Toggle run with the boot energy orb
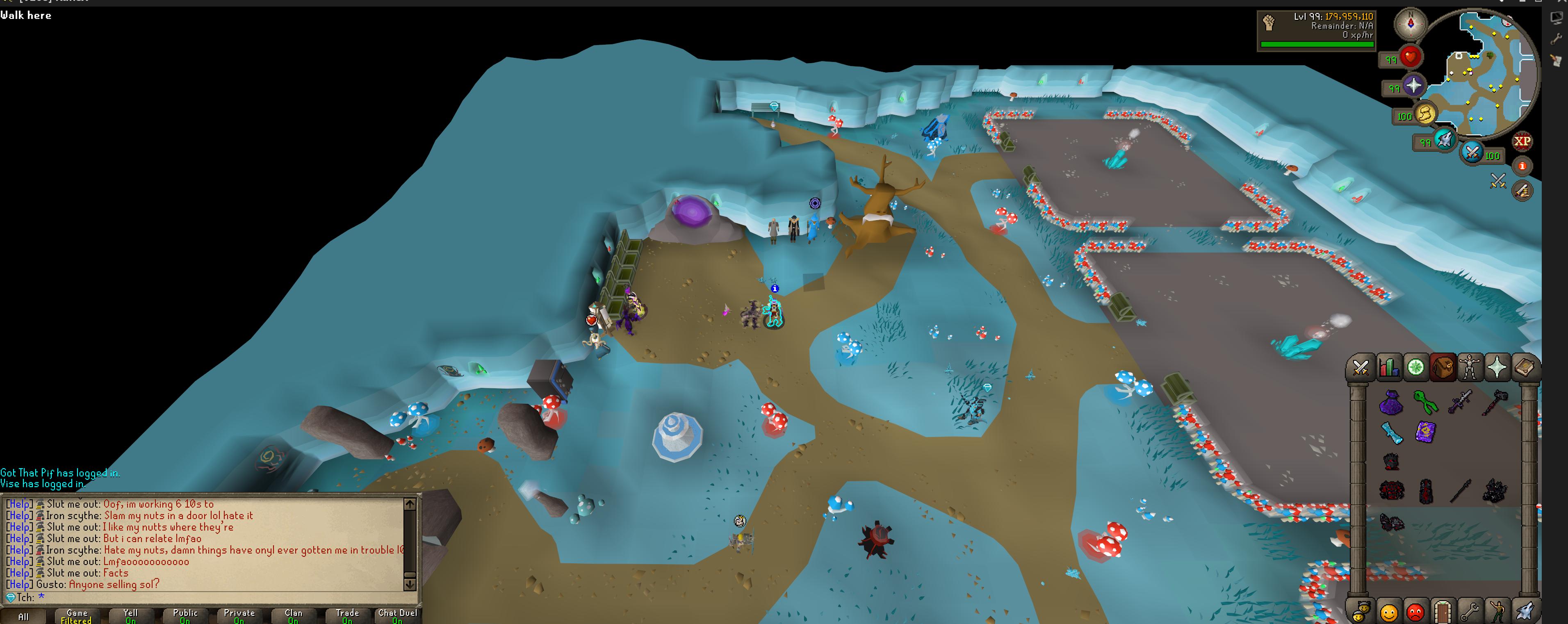 point(1425,114)
